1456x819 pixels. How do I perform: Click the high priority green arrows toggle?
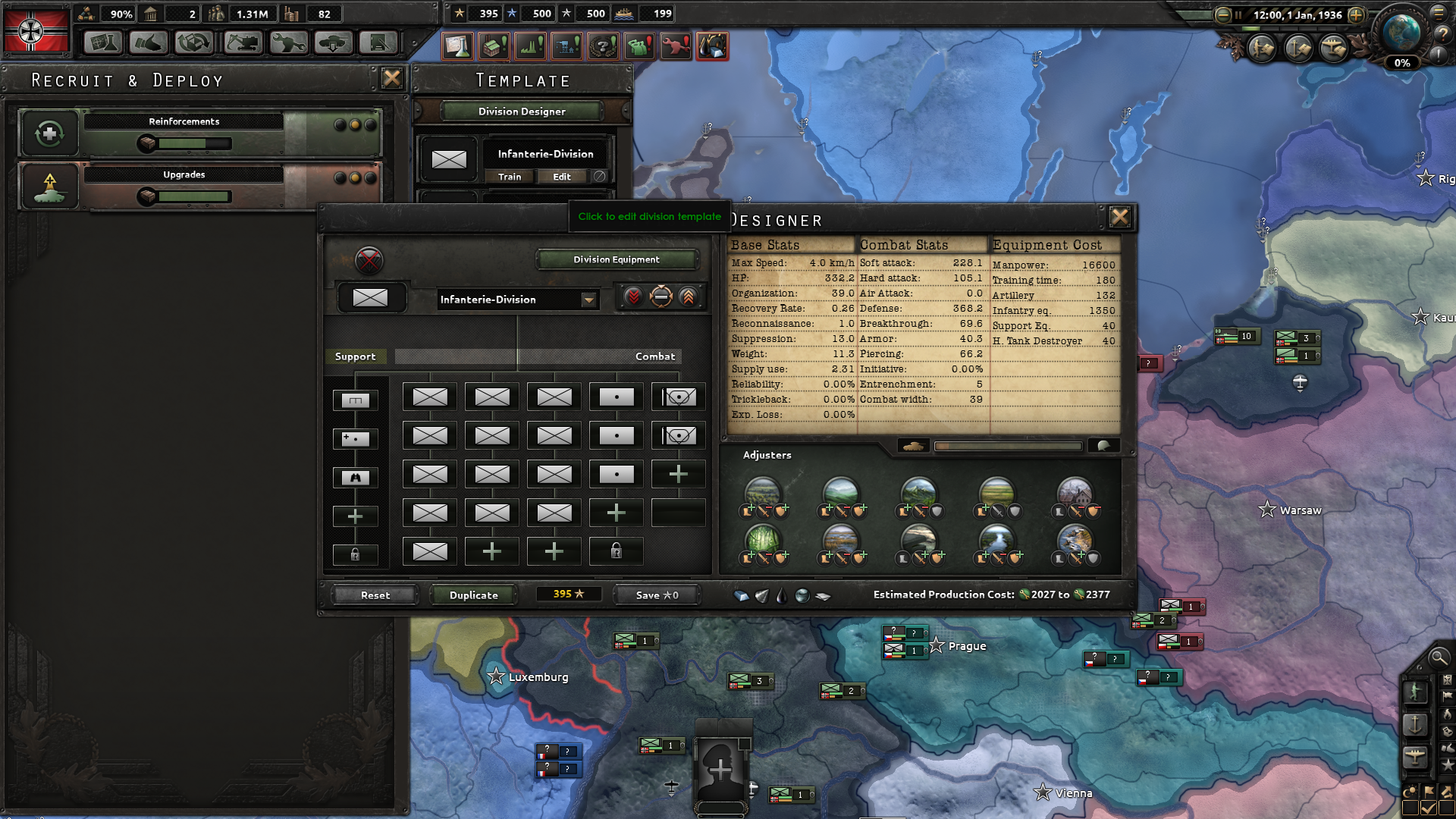[x=687, y=297]
